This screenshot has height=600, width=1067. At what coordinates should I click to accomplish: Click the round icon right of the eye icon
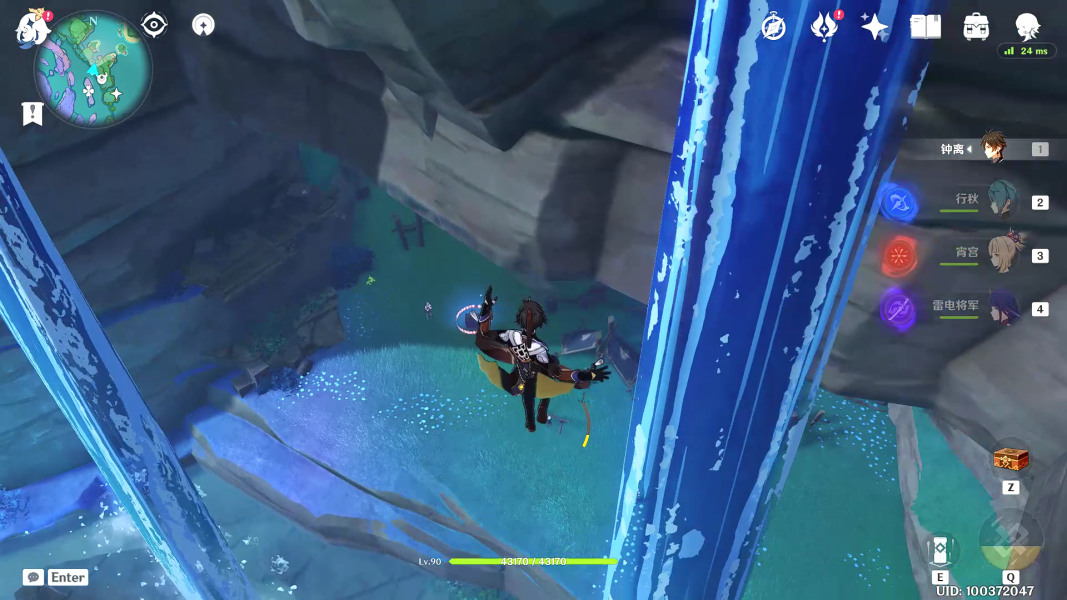click(203, 25)
